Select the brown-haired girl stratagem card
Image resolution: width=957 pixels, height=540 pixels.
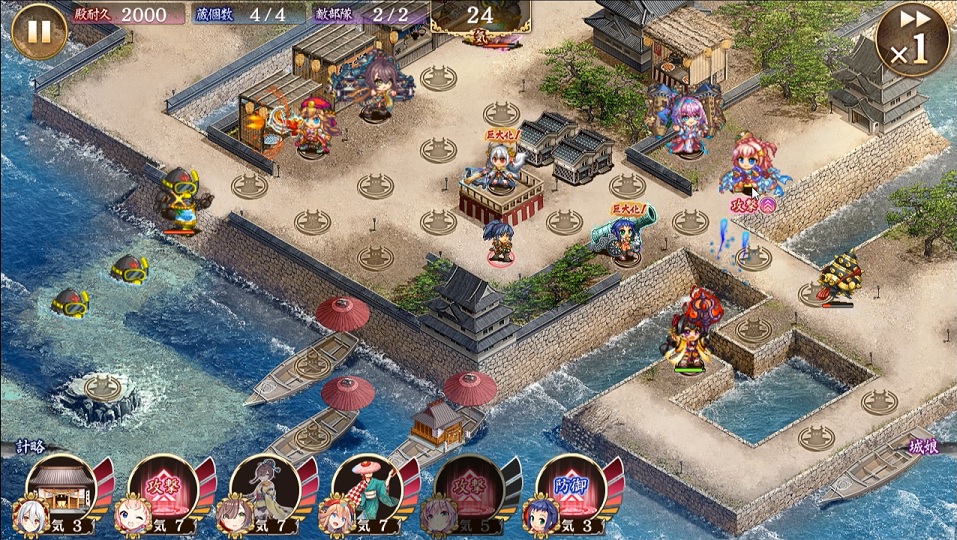tap(266, 490)
